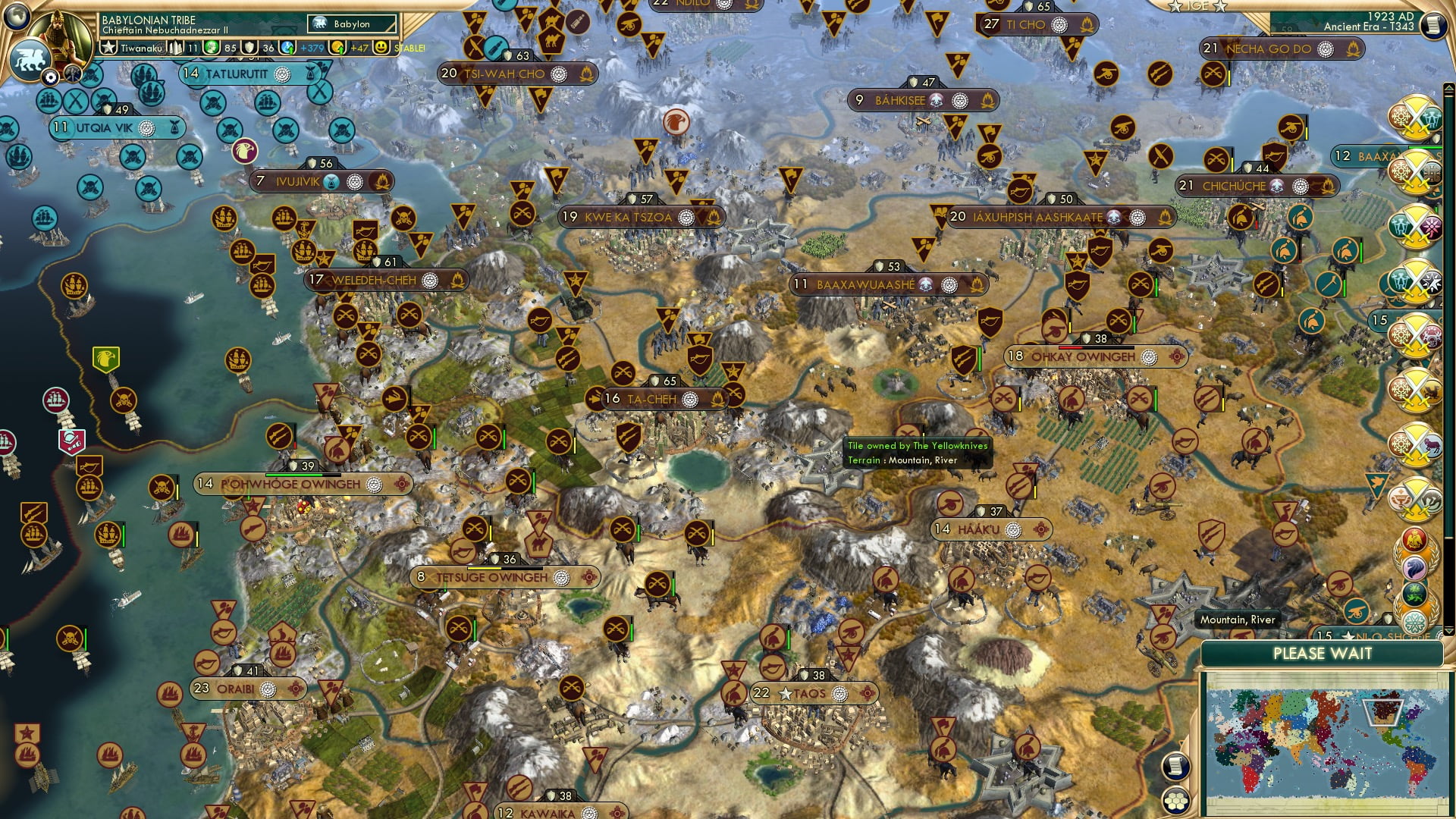Open the game options gear icon
Image resolution: width=1456 pixels, height=819 pixels.
tap(51, 77)
